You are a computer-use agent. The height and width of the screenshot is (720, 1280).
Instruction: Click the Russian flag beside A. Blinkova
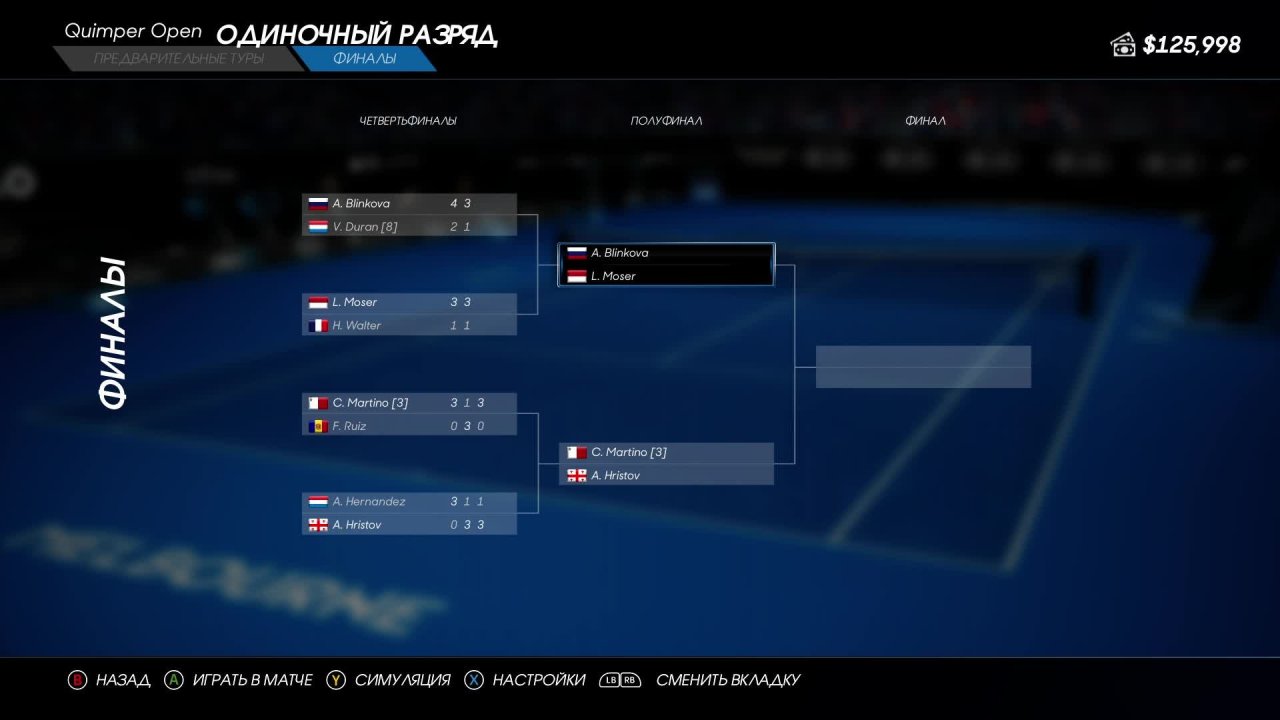point(316,203)
